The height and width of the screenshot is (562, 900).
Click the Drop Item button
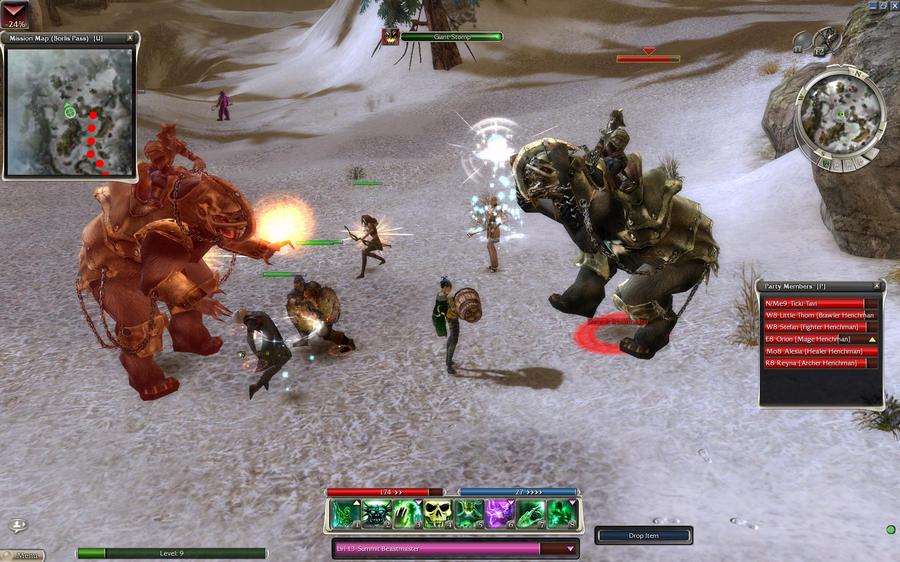click(x=643, y=536)
